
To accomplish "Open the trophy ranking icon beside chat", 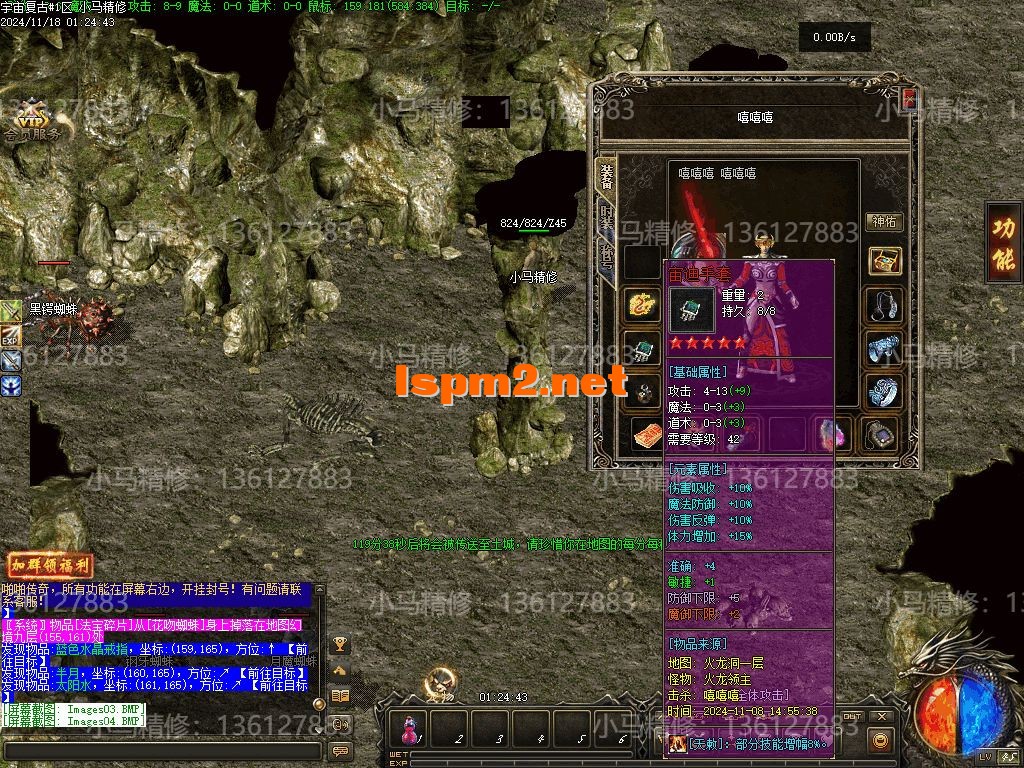I will click(340, 644).
